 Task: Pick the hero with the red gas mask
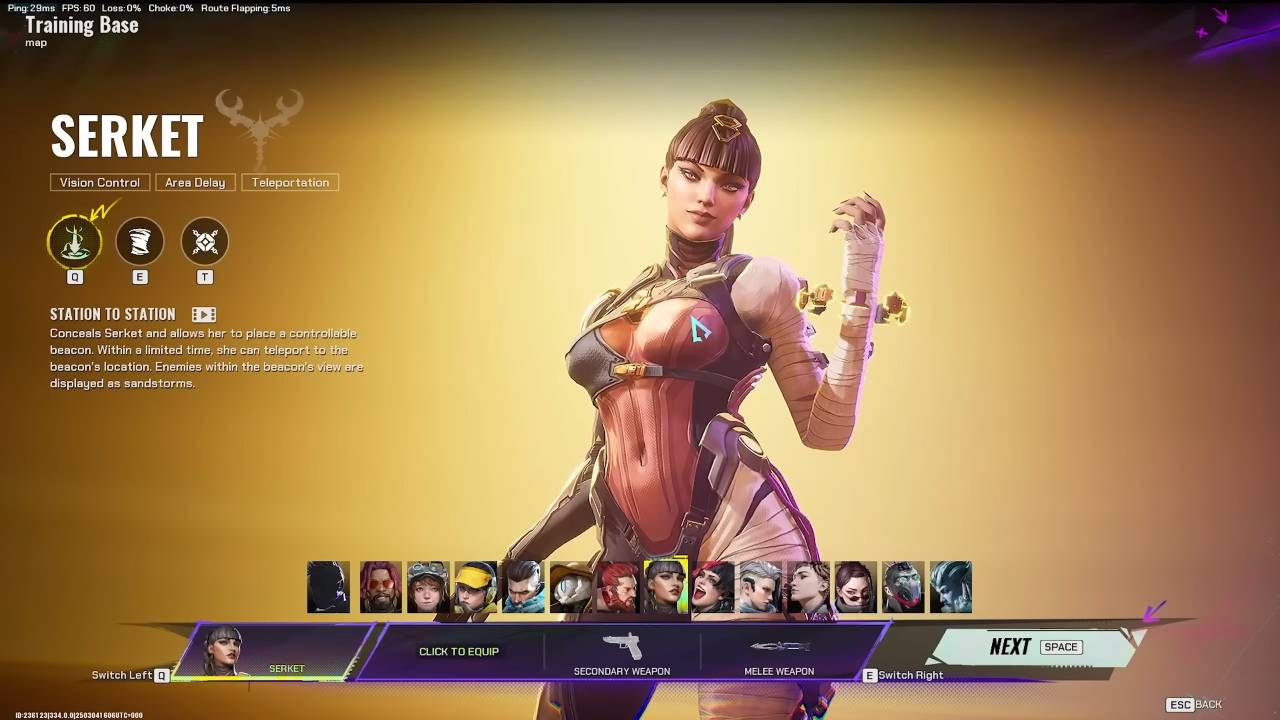(x=903, y=587)
